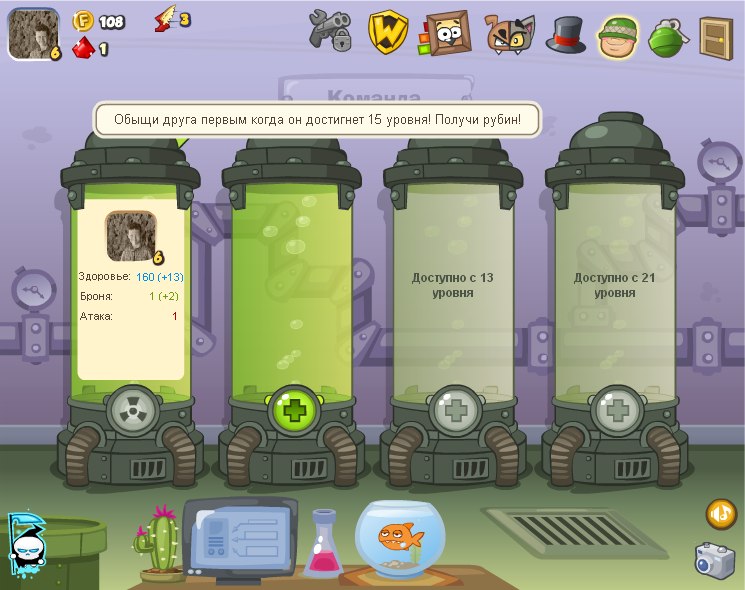Click the locked capsule available from level 21
Image resolution: width=745 pixels, height=590 pixels.
pyautogui.click(x=616, y=285)
